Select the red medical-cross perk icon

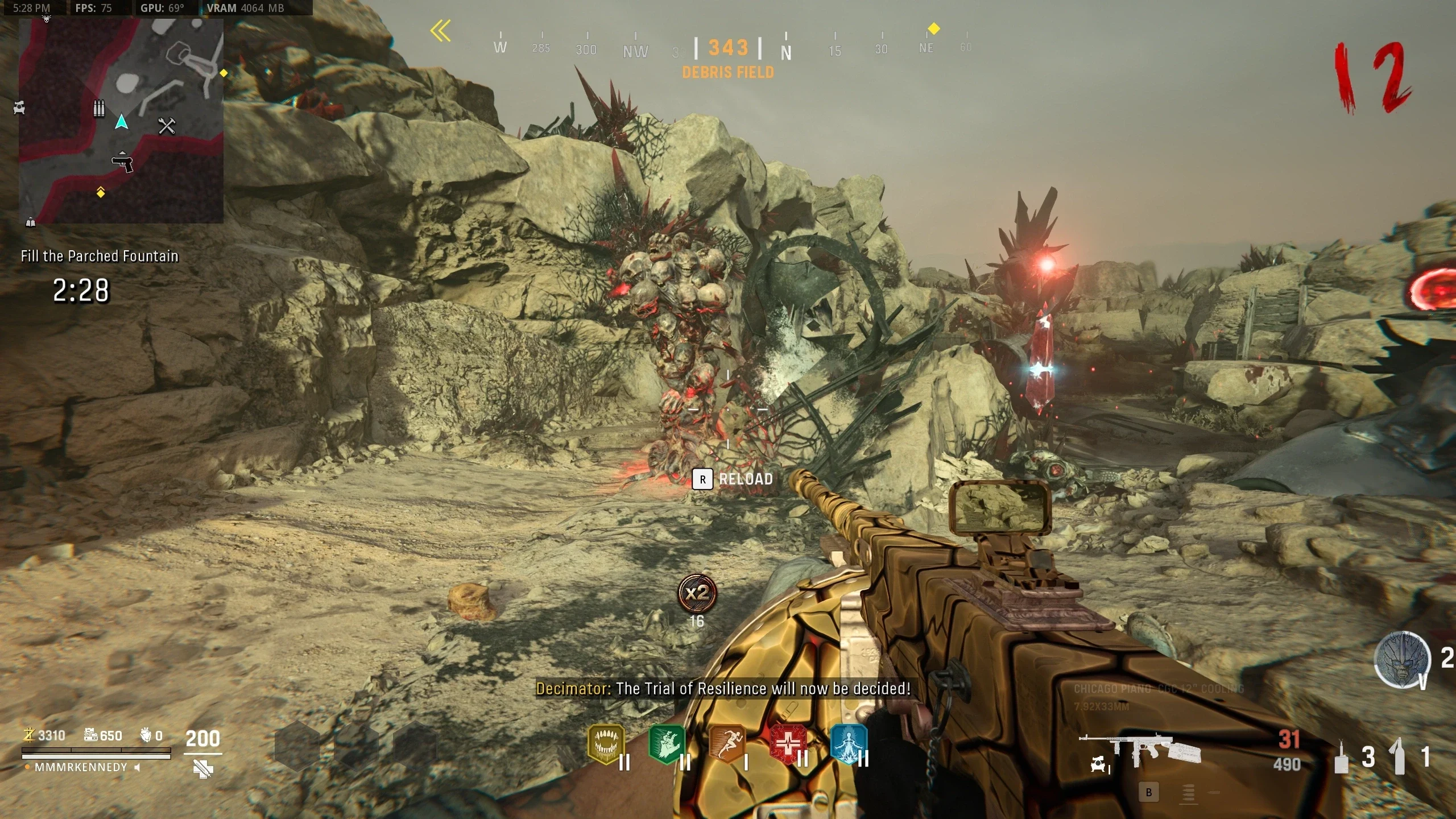click(x=788, y=744)
